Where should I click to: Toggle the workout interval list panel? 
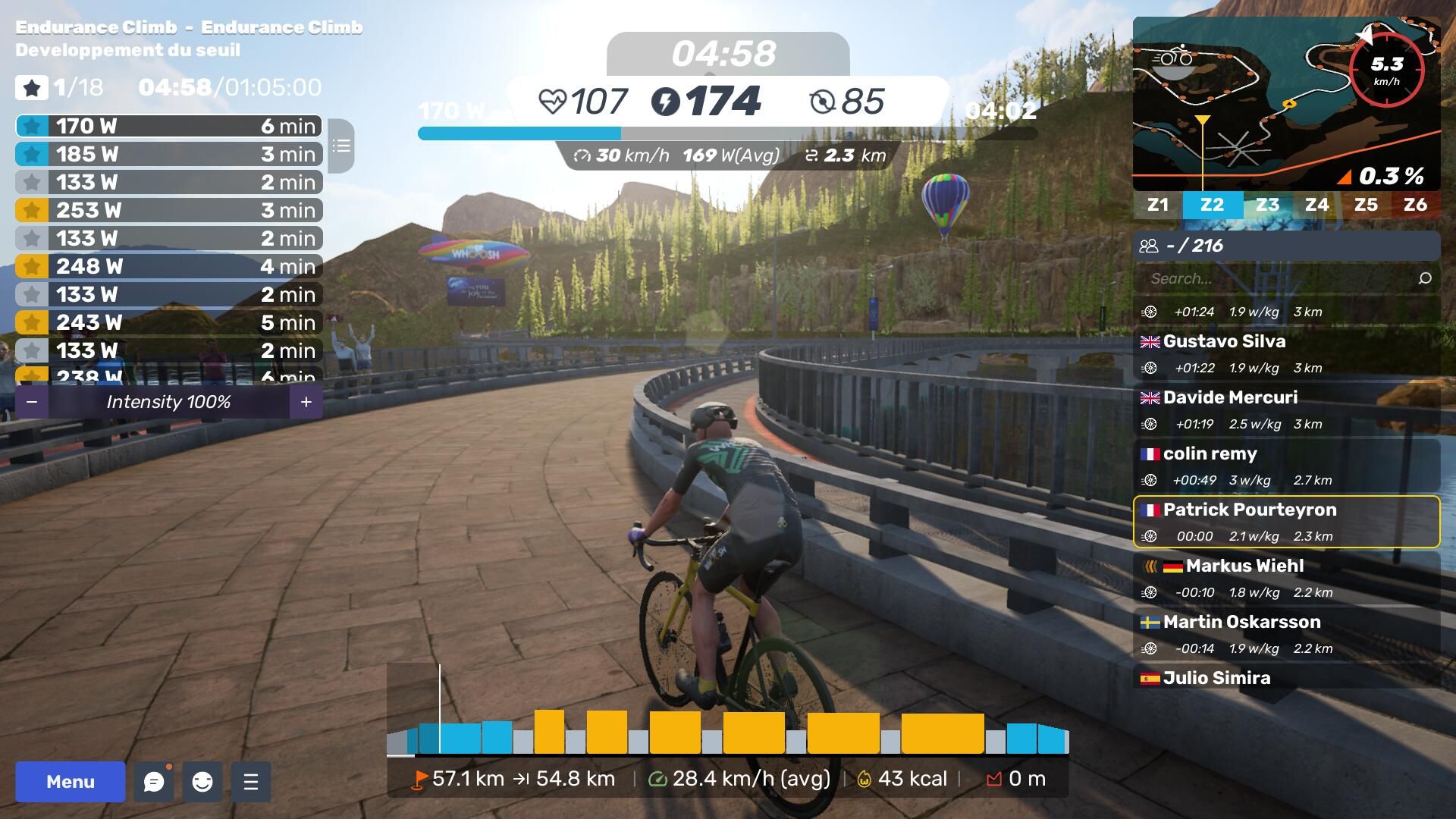(x=341, y=146)
